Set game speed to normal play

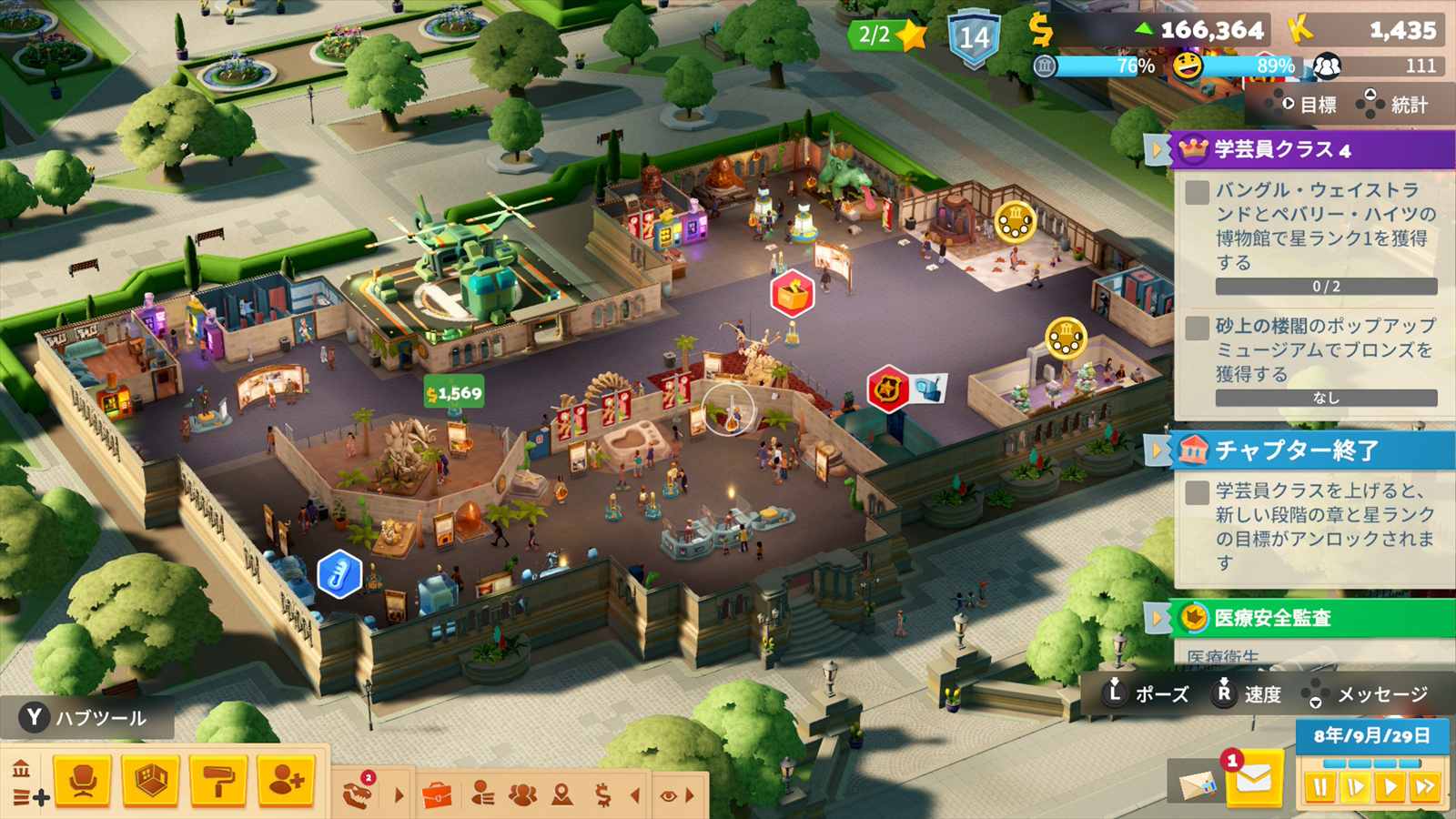[1390, 786]
